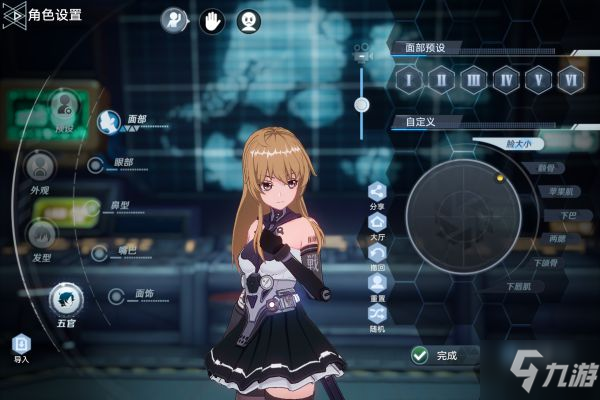Import a character via 导入
Image resolution: width=600 pixels, height=400 pixels.
pyautogui.click(x=21, y=345)
